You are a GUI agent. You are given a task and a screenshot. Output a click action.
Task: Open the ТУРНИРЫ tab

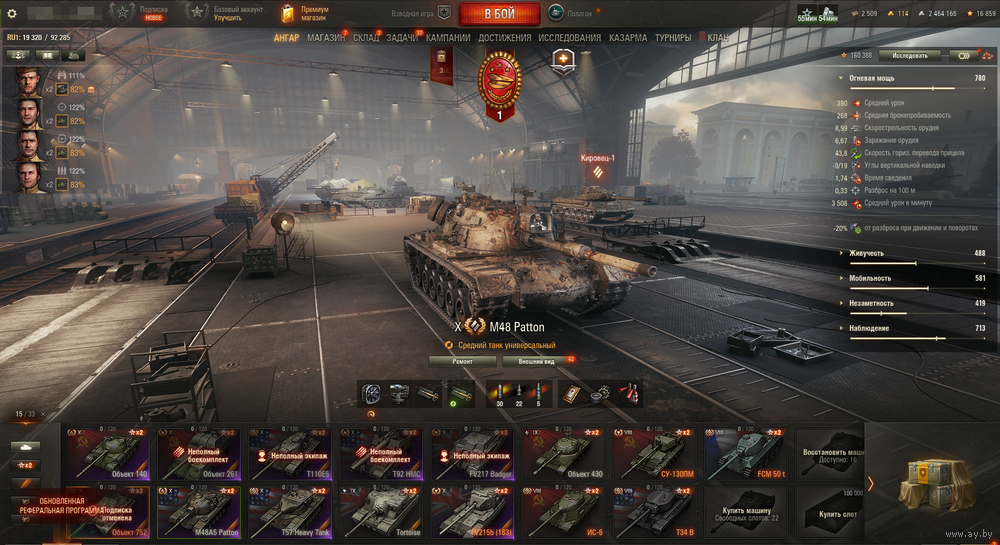(673, 38)
